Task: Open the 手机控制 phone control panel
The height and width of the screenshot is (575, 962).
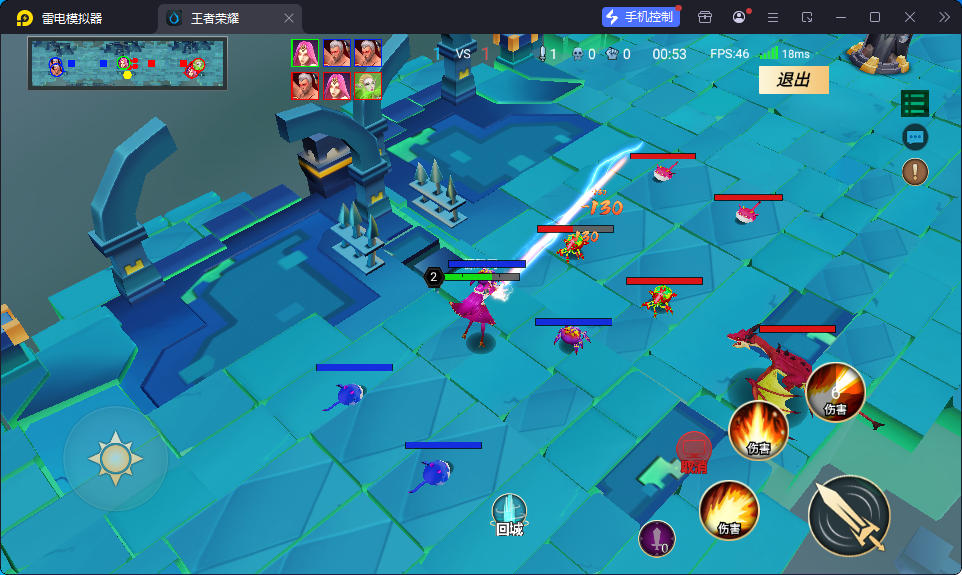Action: tap(638, 17)
